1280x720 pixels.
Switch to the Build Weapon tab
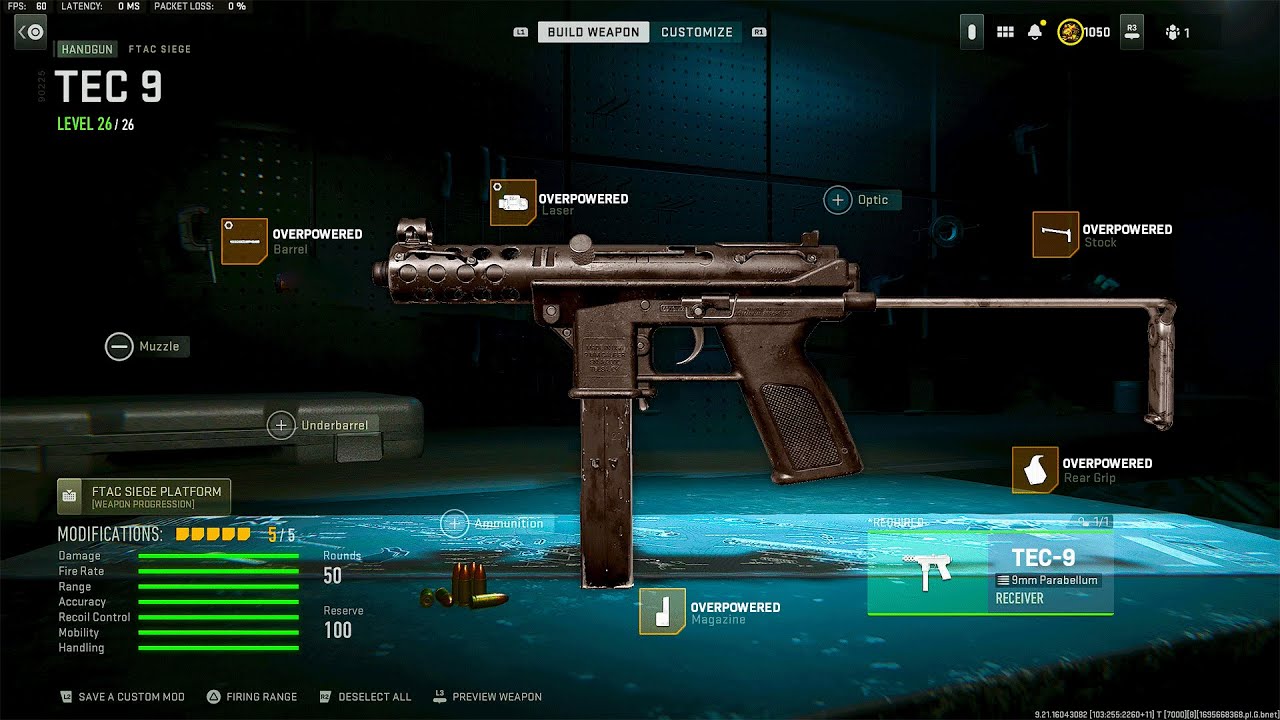point(593,32)
